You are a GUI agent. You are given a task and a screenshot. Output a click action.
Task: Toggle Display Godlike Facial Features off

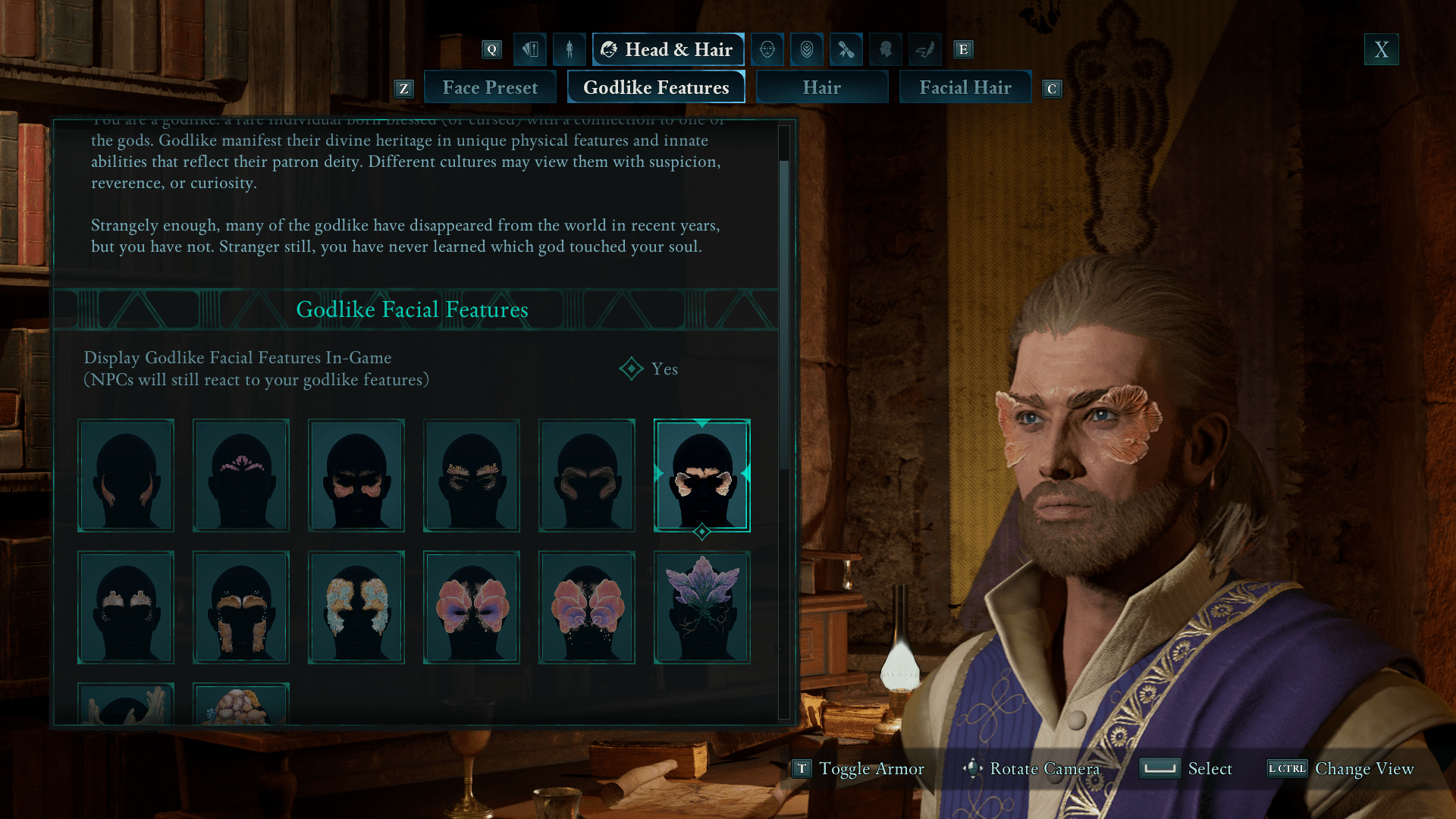(x=632, y=369)
